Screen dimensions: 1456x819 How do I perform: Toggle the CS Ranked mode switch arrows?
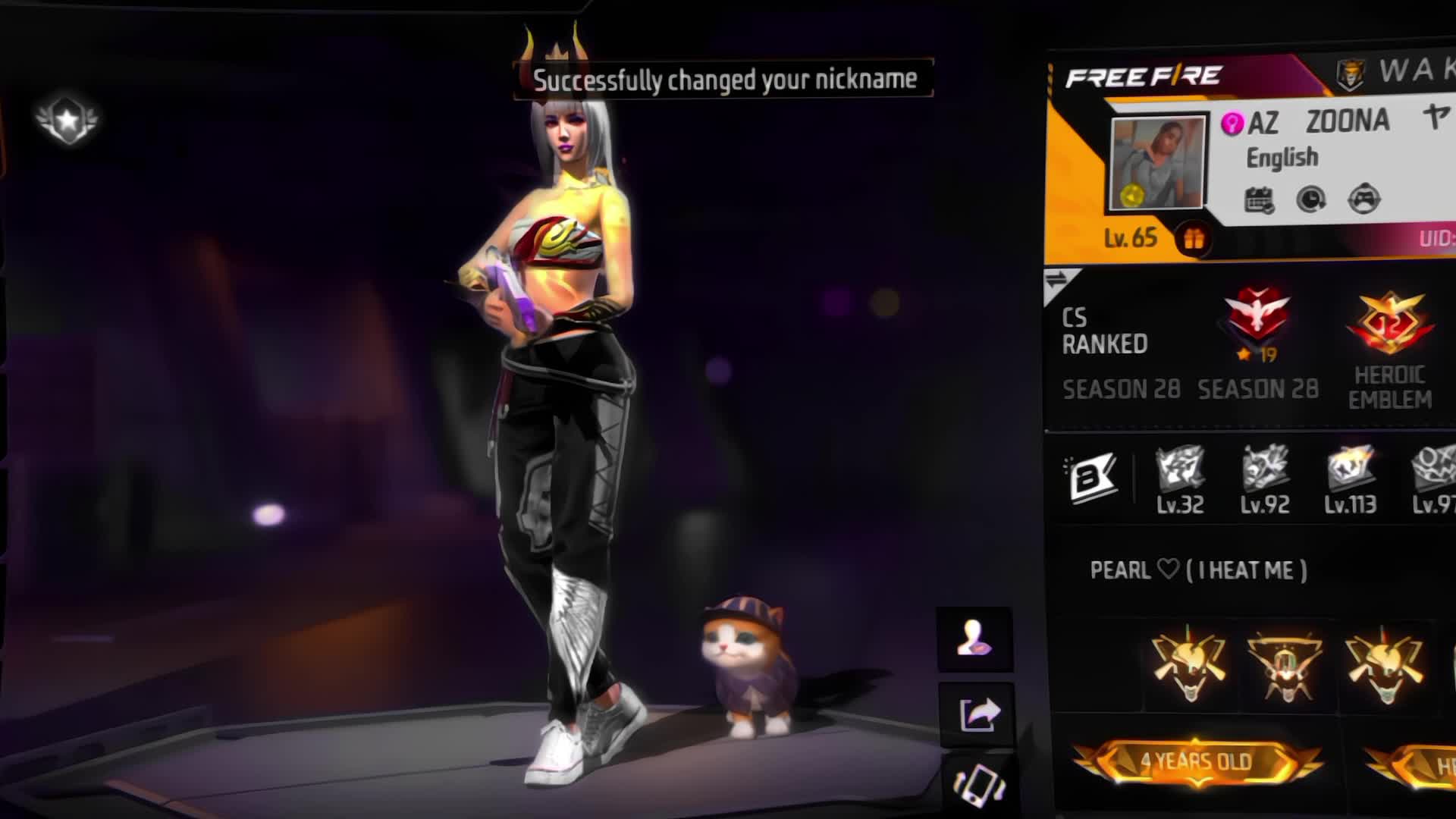coord(1056,280)
